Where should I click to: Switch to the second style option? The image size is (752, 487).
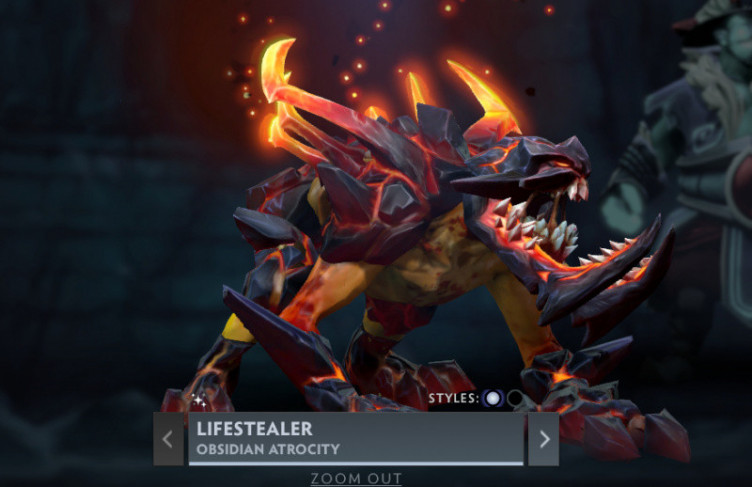click(515, 398)
